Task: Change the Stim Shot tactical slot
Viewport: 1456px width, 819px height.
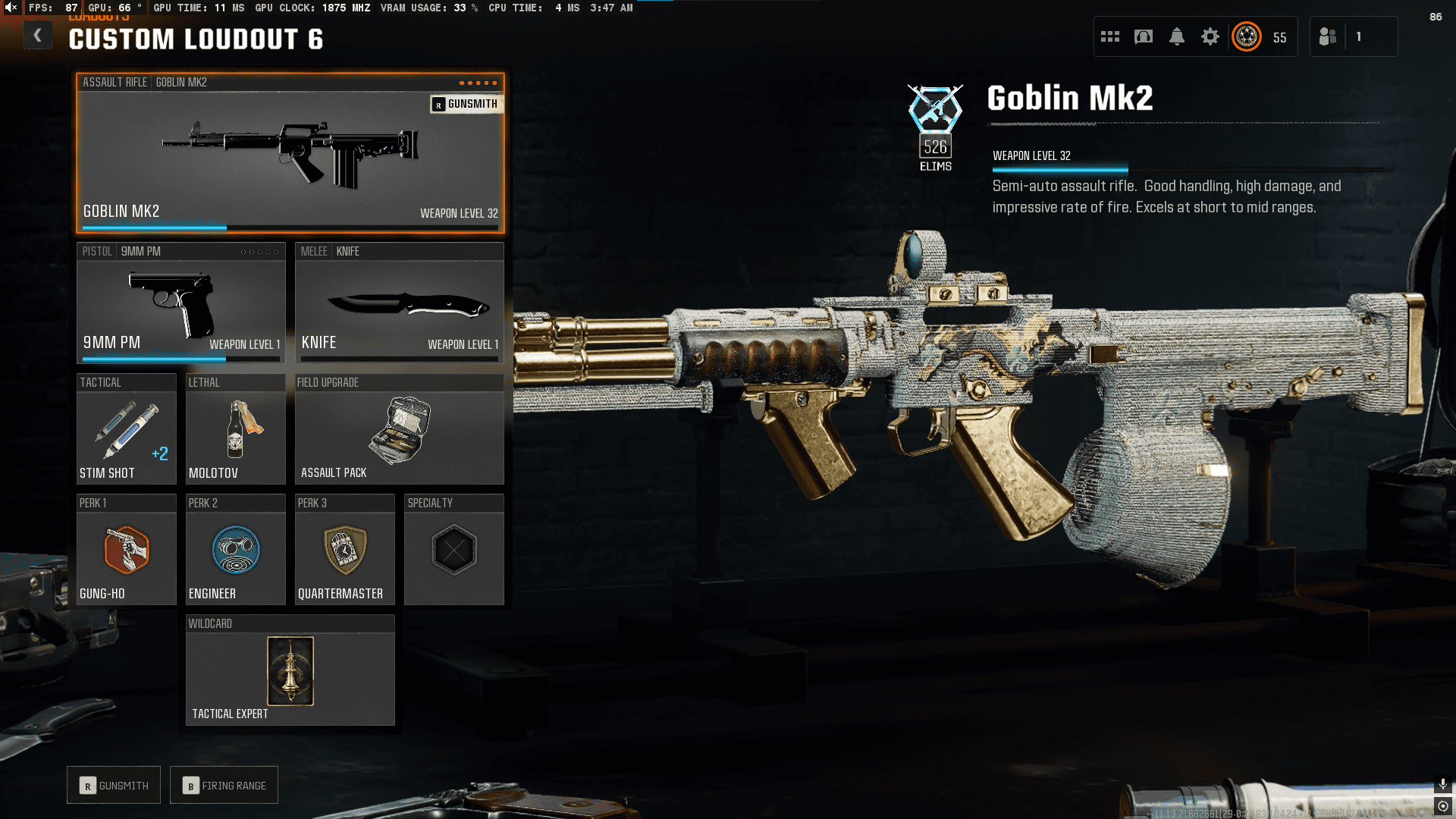Action: [126, 429]
